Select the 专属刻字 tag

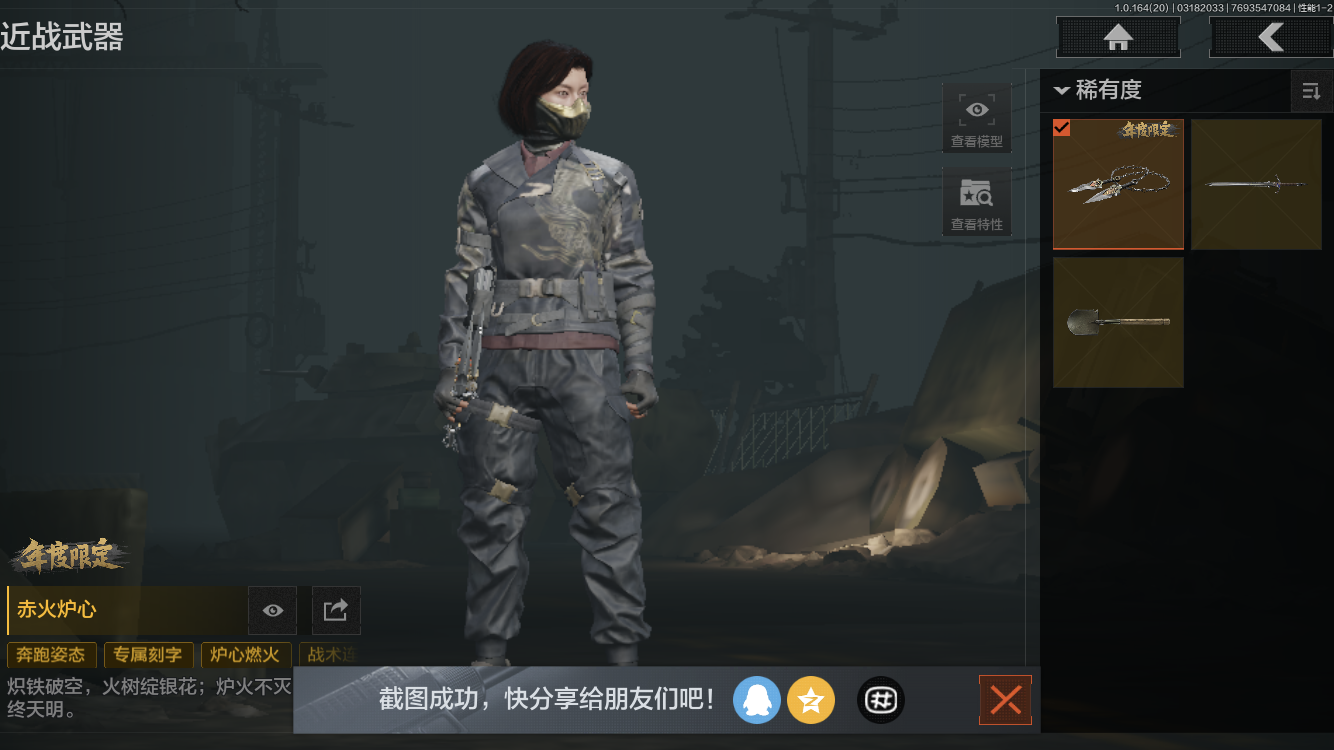[148, 655]
